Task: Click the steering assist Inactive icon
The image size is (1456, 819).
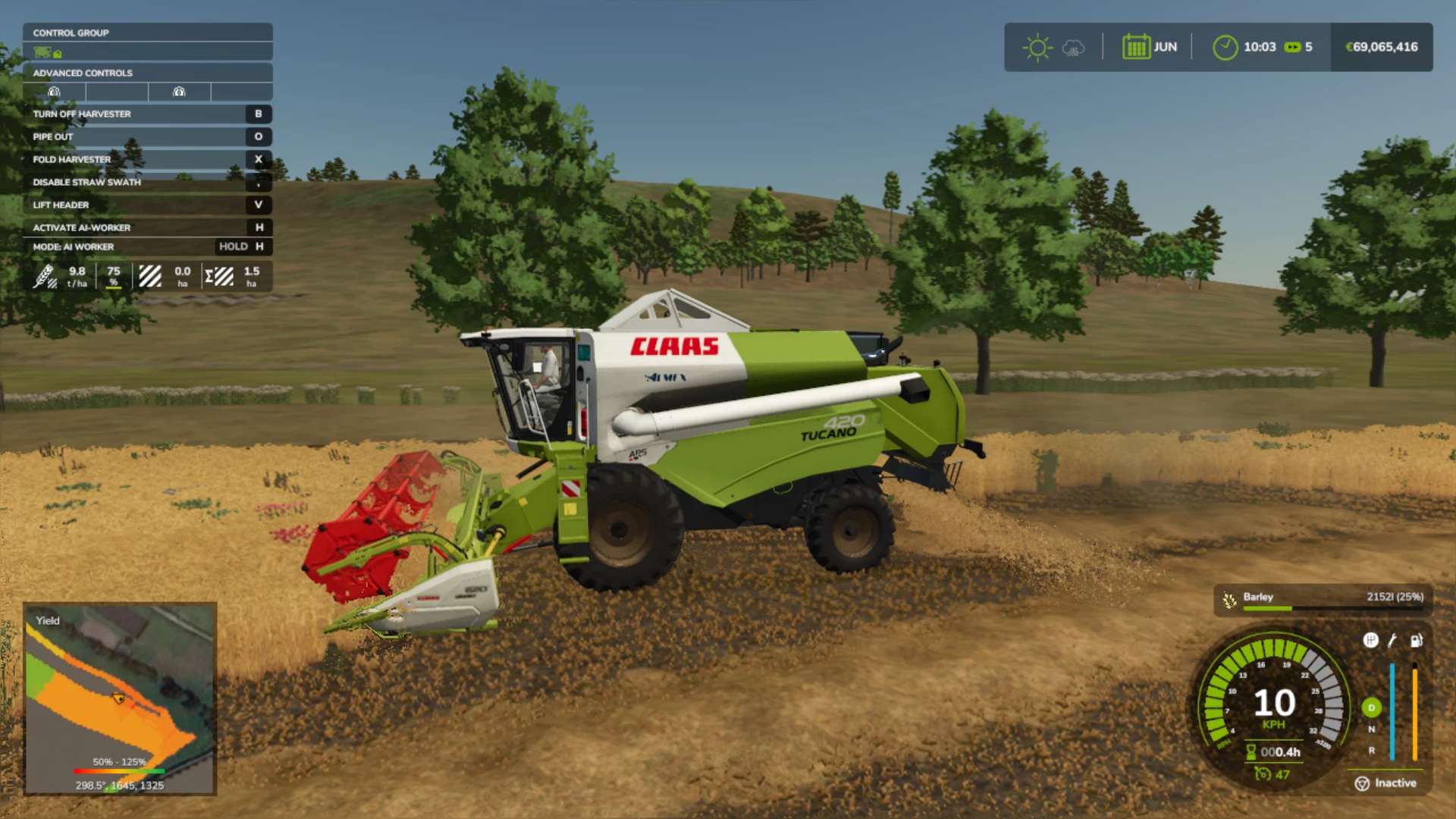Action: [1362, 783]
